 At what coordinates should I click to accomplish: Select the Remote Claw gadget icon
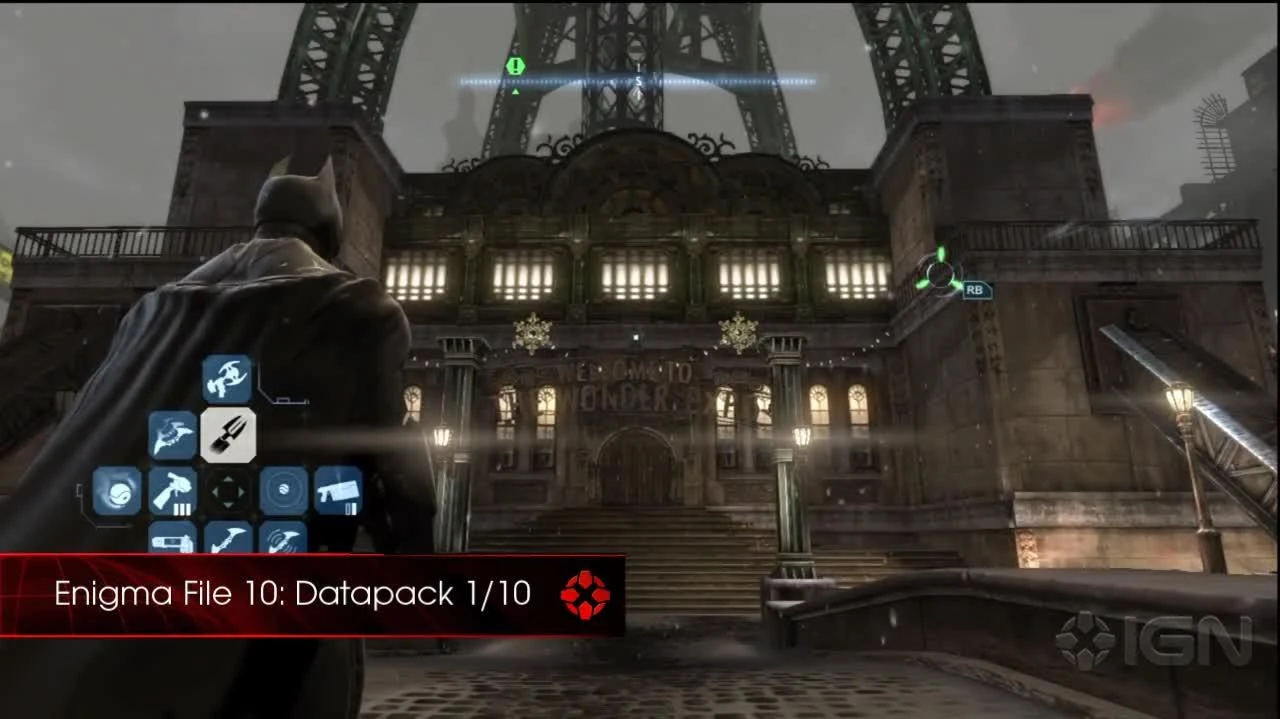[227, 379]
